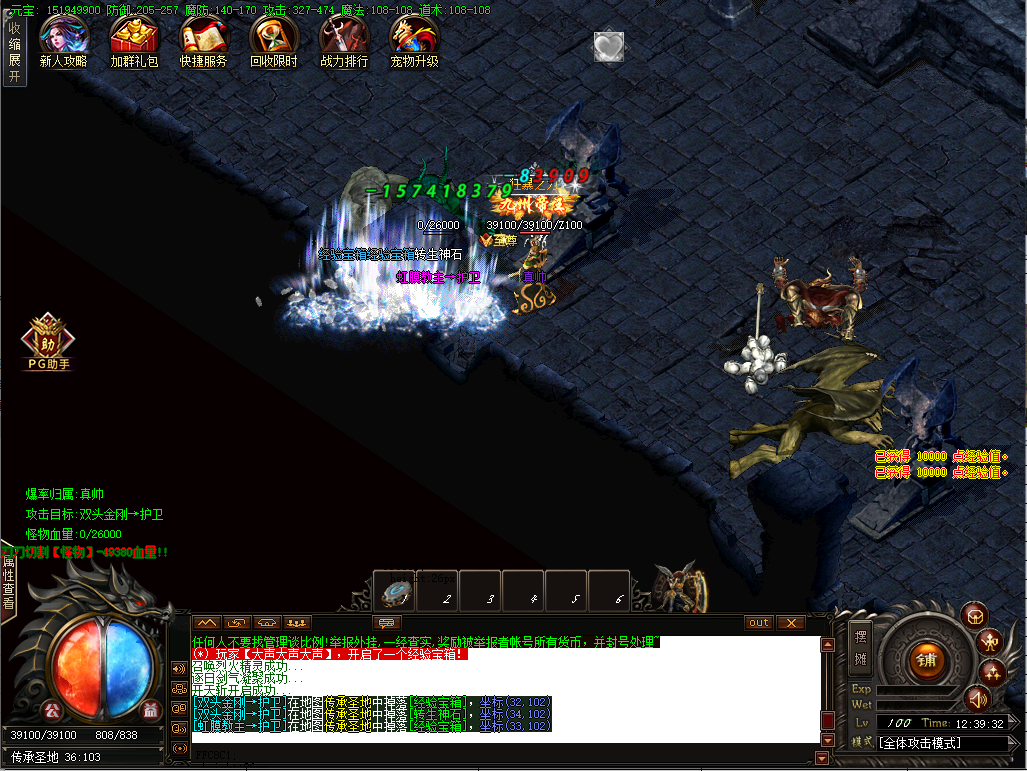Open the 摆摊 stall button

[x=859, y=646]
